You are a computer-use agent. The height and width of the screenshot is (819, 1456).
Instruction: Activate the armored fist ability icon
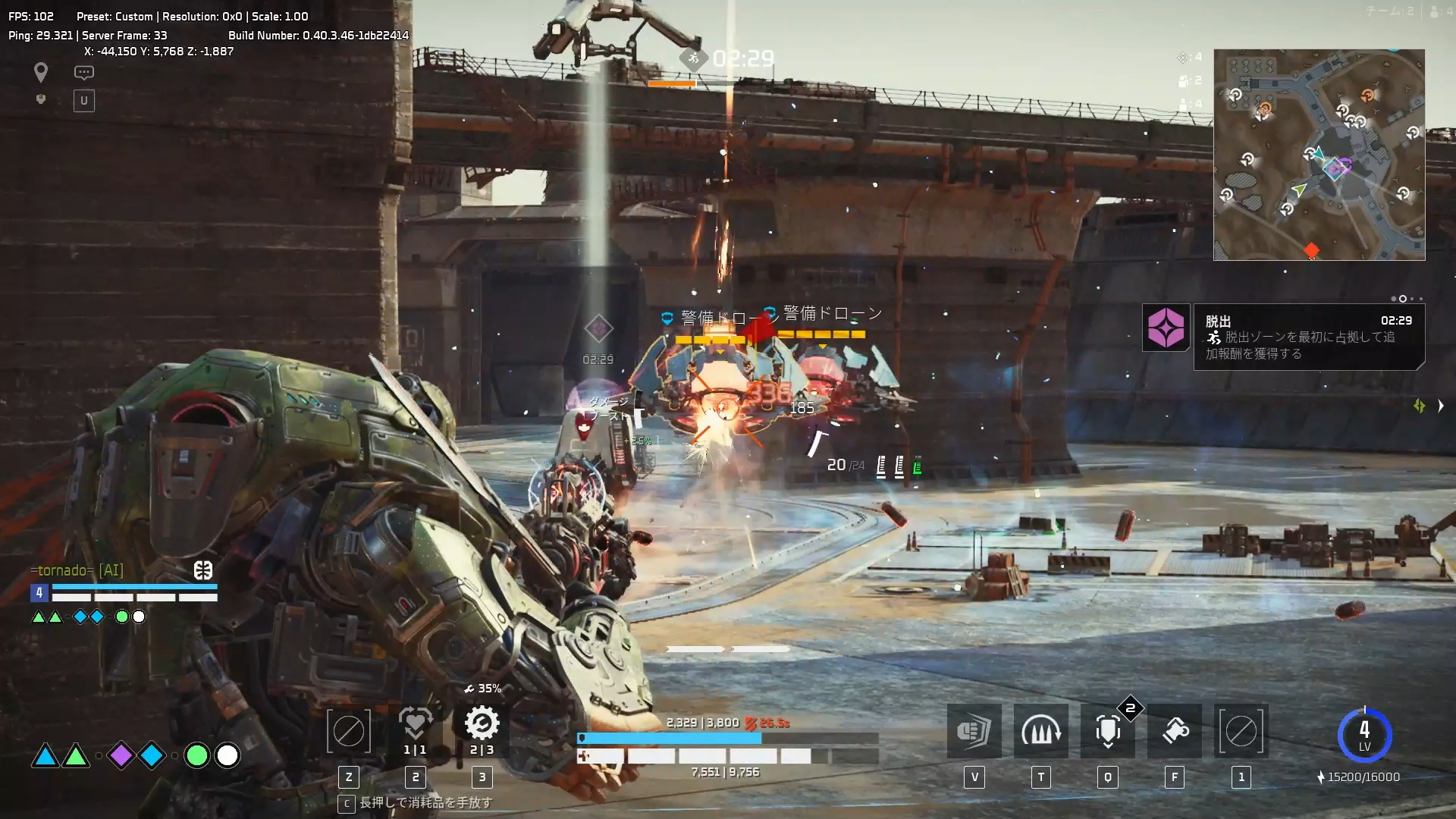[974, 731]
